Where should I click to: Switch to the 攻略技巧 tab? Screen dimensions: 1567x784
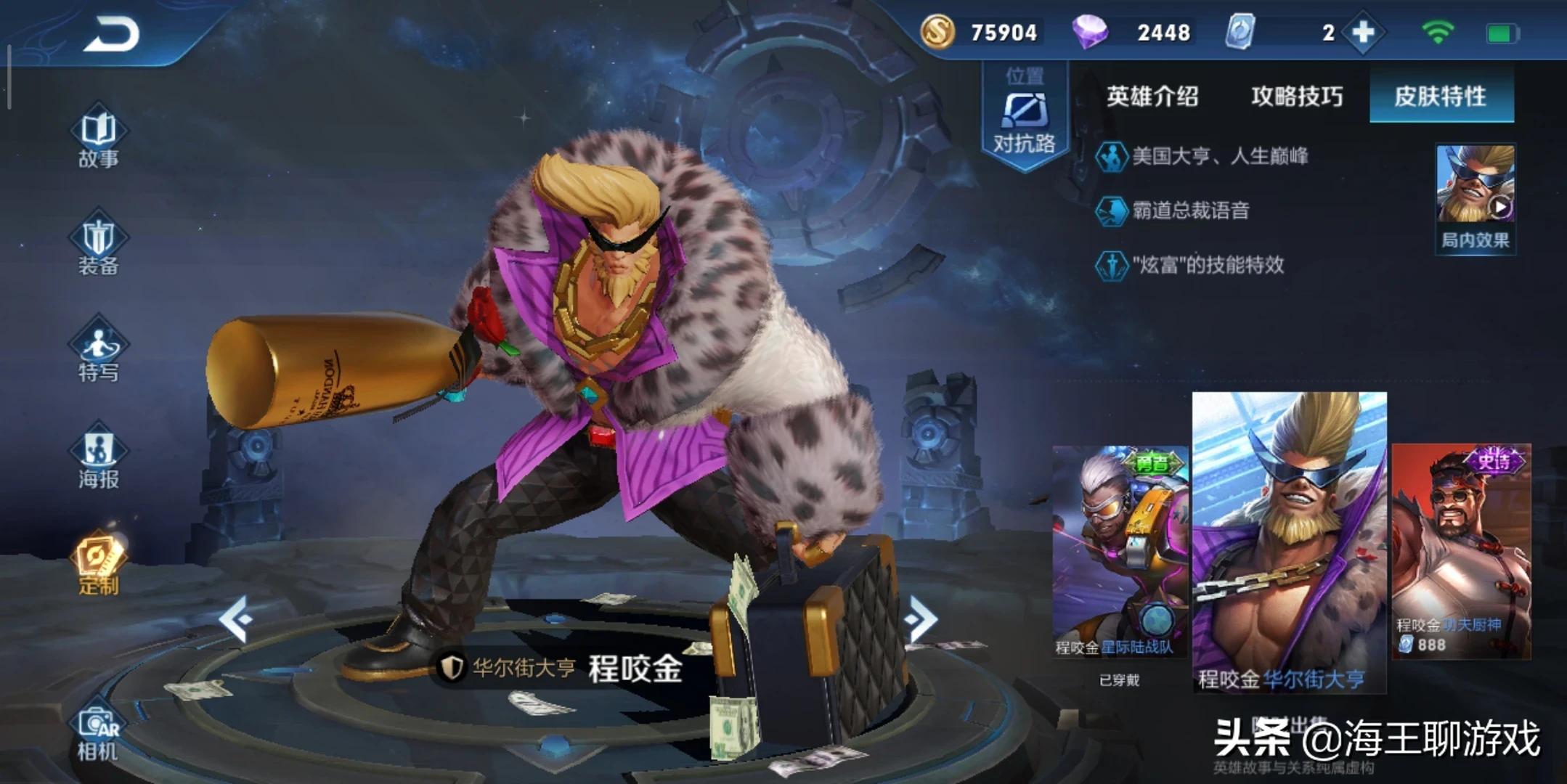(x=1297, y=97)
